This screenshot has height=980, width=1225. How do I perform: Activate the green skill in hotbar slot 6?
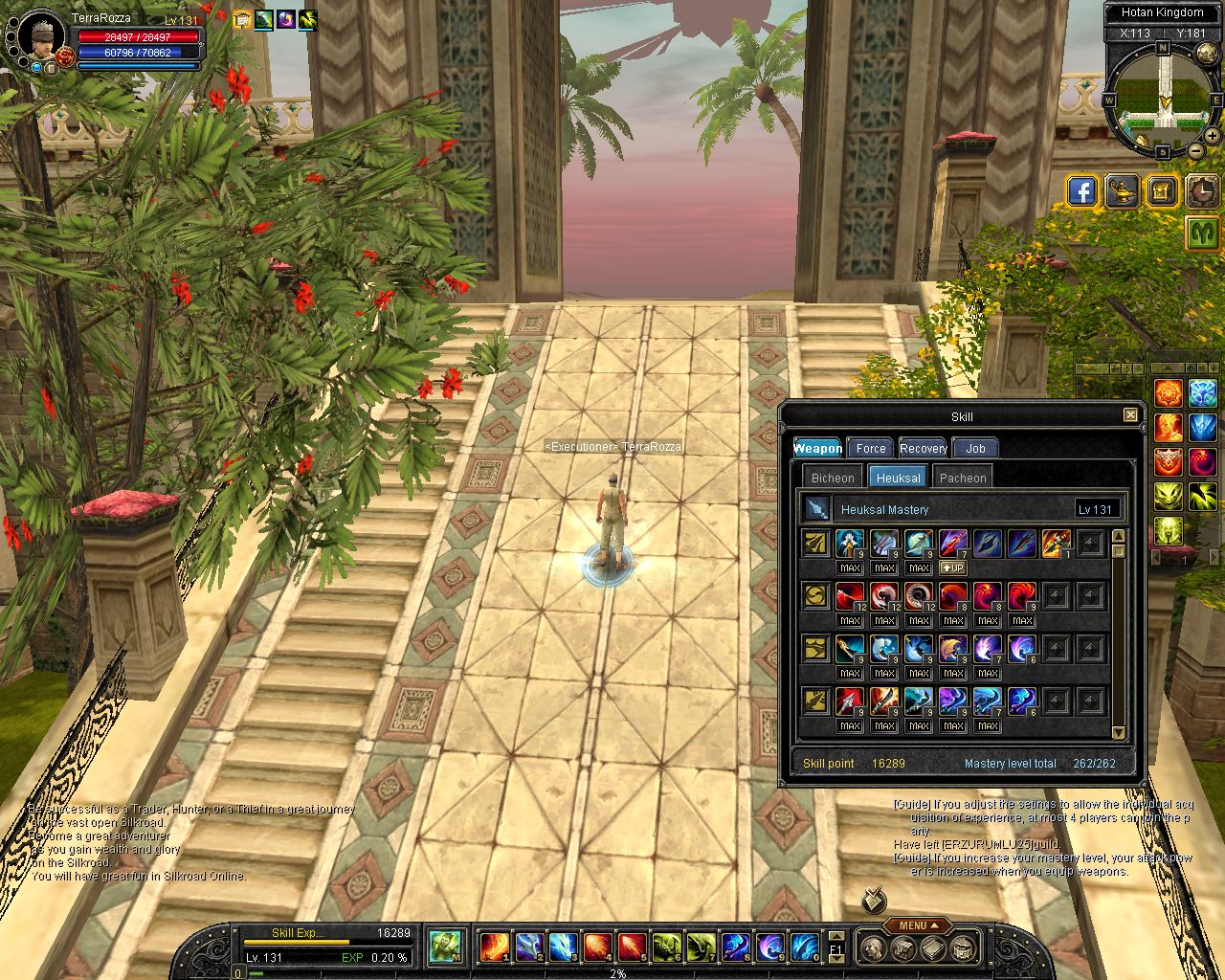coord(665,947)
